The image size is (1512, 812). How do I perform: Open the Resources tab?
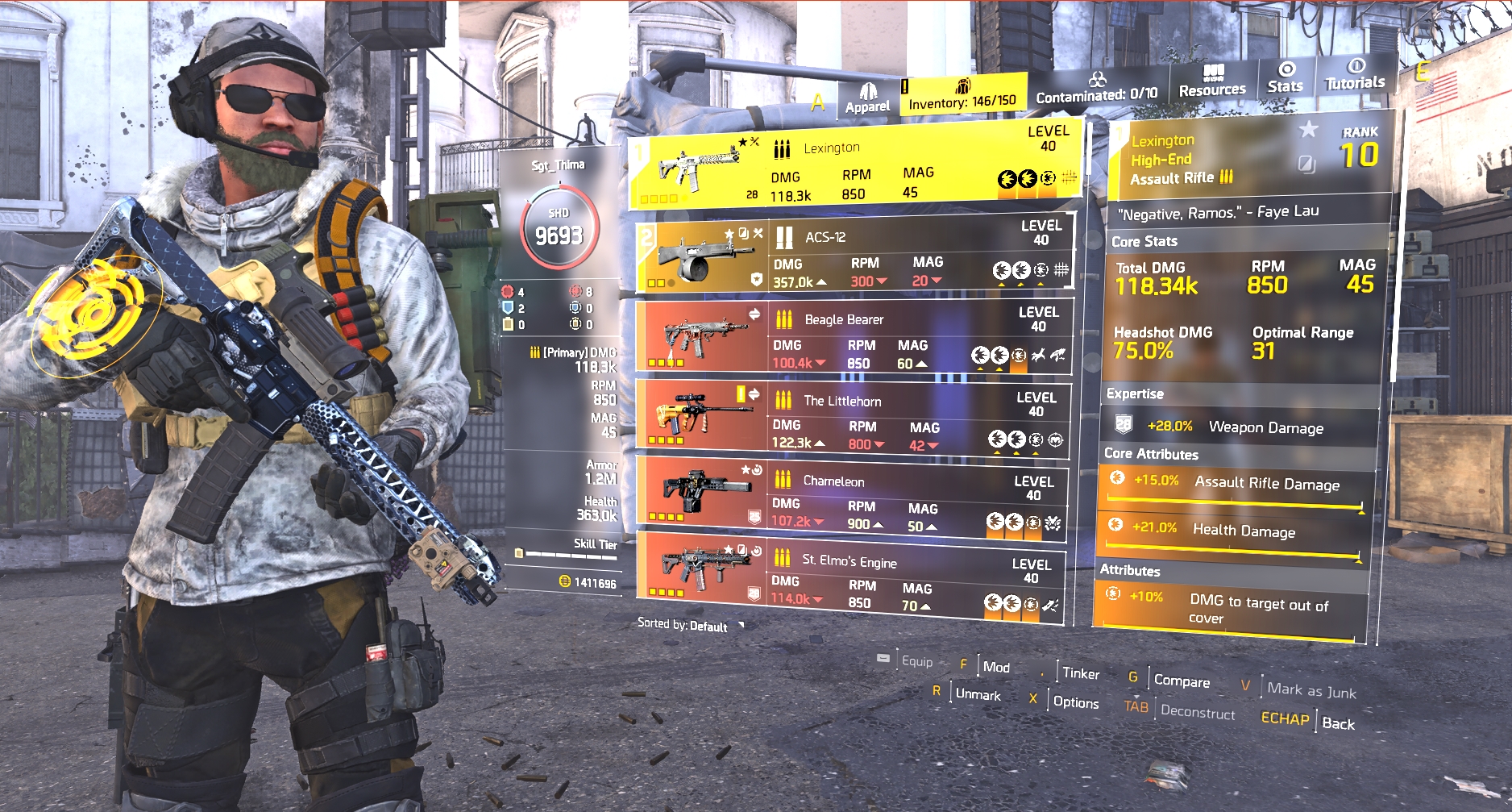[1211, 81]
